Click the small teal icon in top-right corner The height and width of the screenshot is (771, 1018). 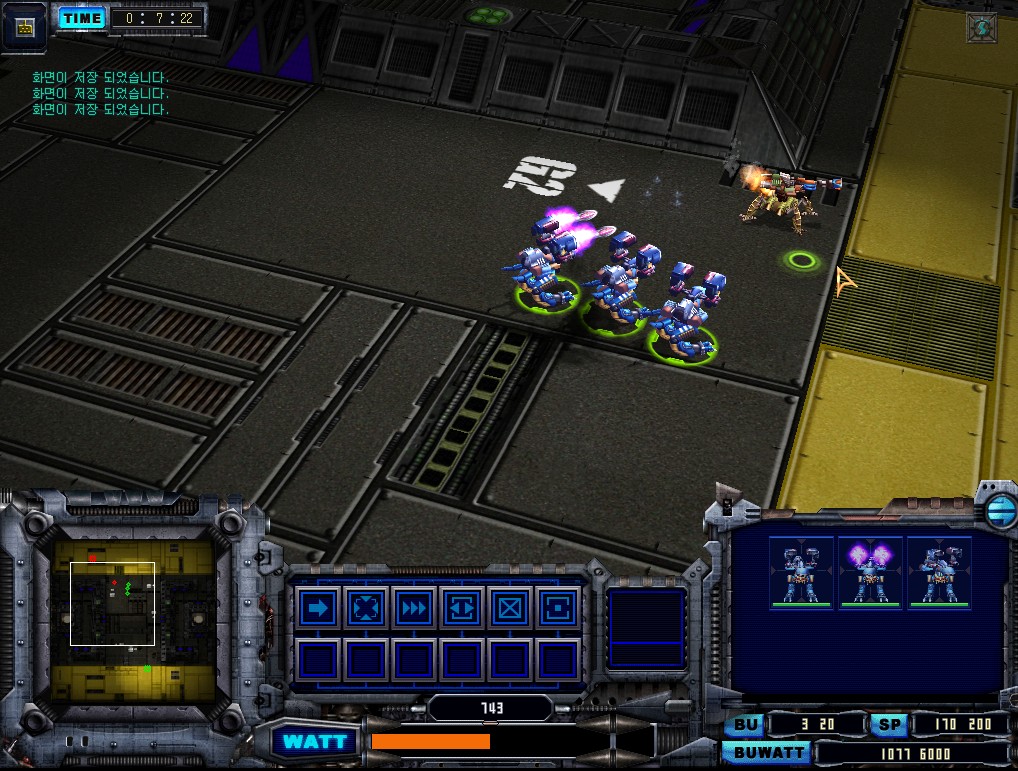point(981,27)
